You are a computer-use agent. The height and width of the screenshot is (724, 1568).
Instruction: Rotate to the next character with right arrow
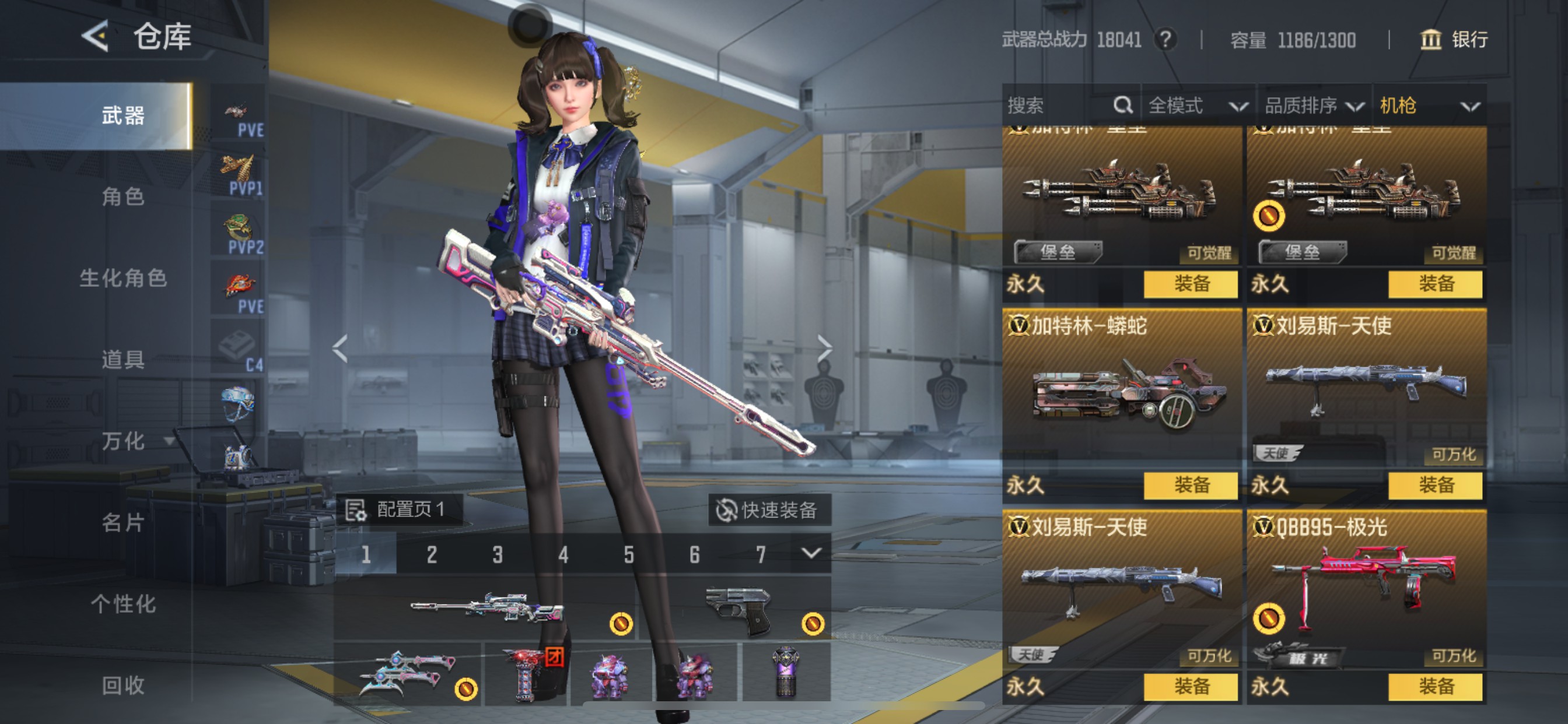coord(824,349)
